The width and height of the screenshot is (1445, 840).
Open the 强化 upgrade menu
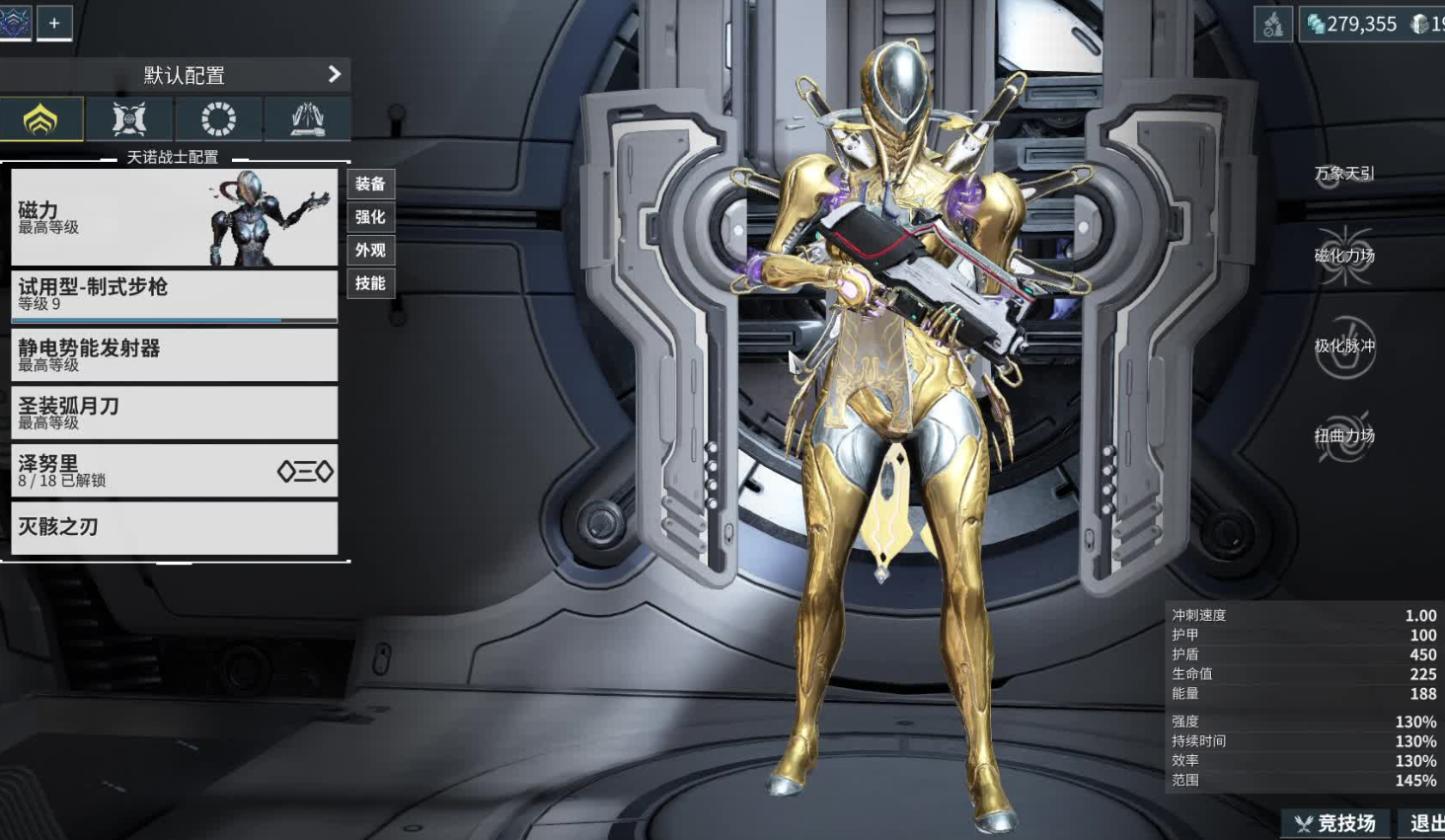370,217
